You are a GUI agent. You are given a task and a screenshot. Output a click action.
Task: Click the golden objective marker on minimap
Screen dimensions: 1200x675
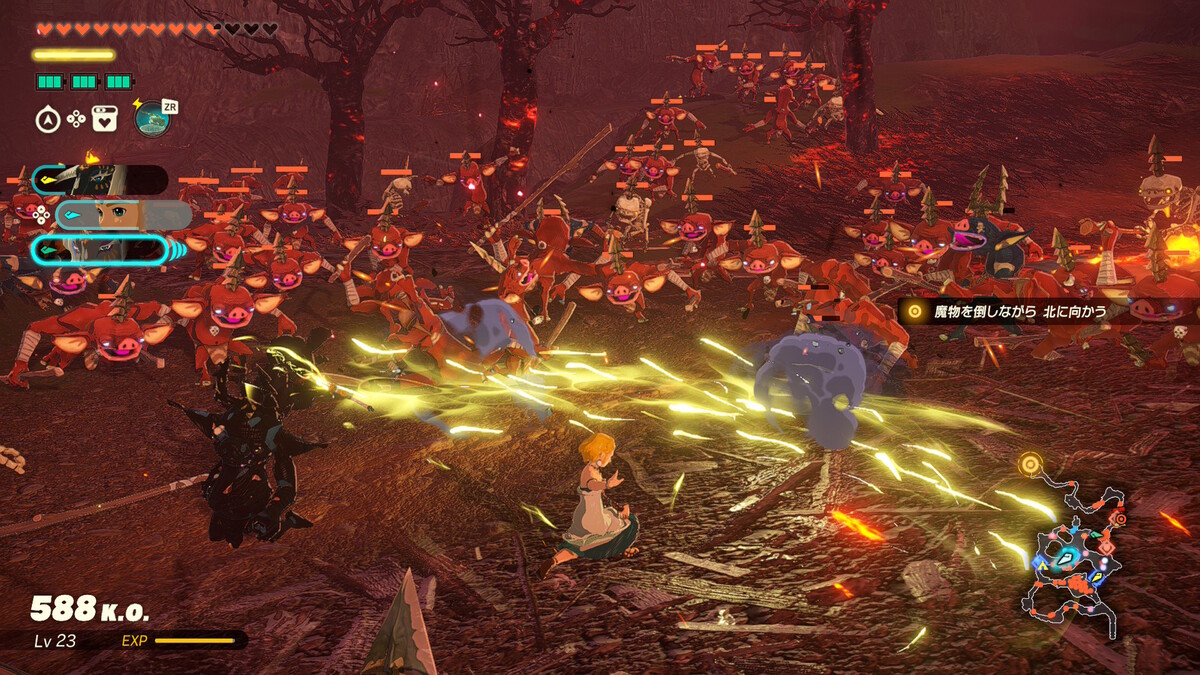[x=1029, y=464]
